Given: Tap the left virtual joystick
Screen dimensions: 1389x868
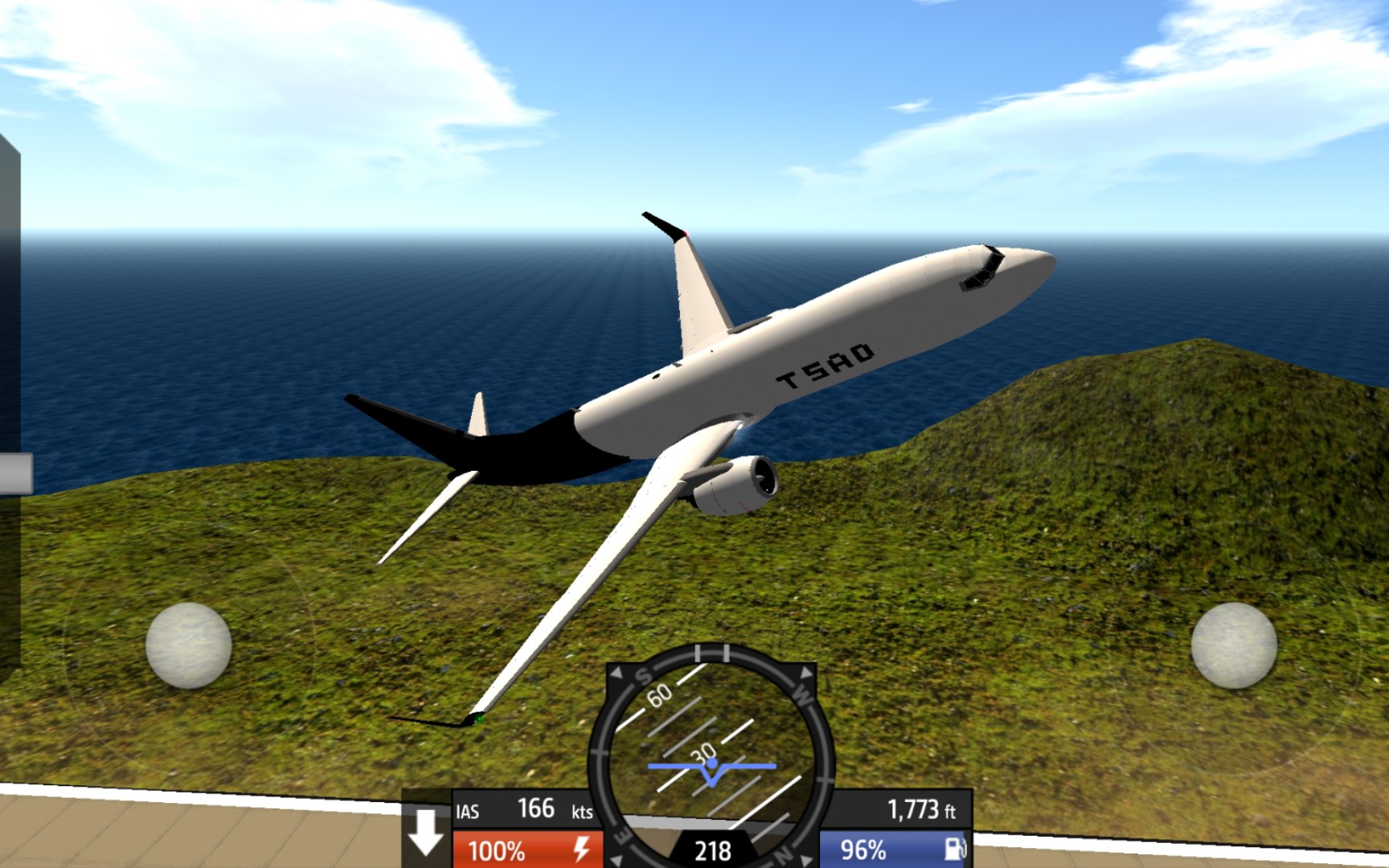Looking at the screenshot, I should point(188,645).
